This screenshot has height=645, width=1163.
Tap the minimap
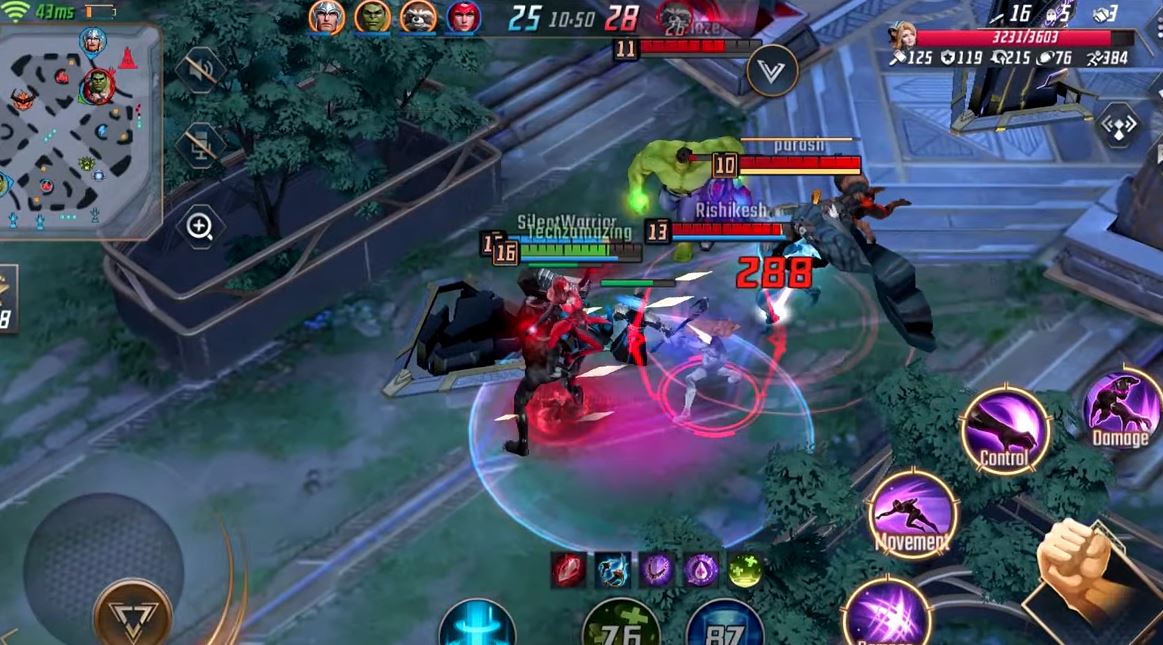pyautogui.click(x=80, y=130)
